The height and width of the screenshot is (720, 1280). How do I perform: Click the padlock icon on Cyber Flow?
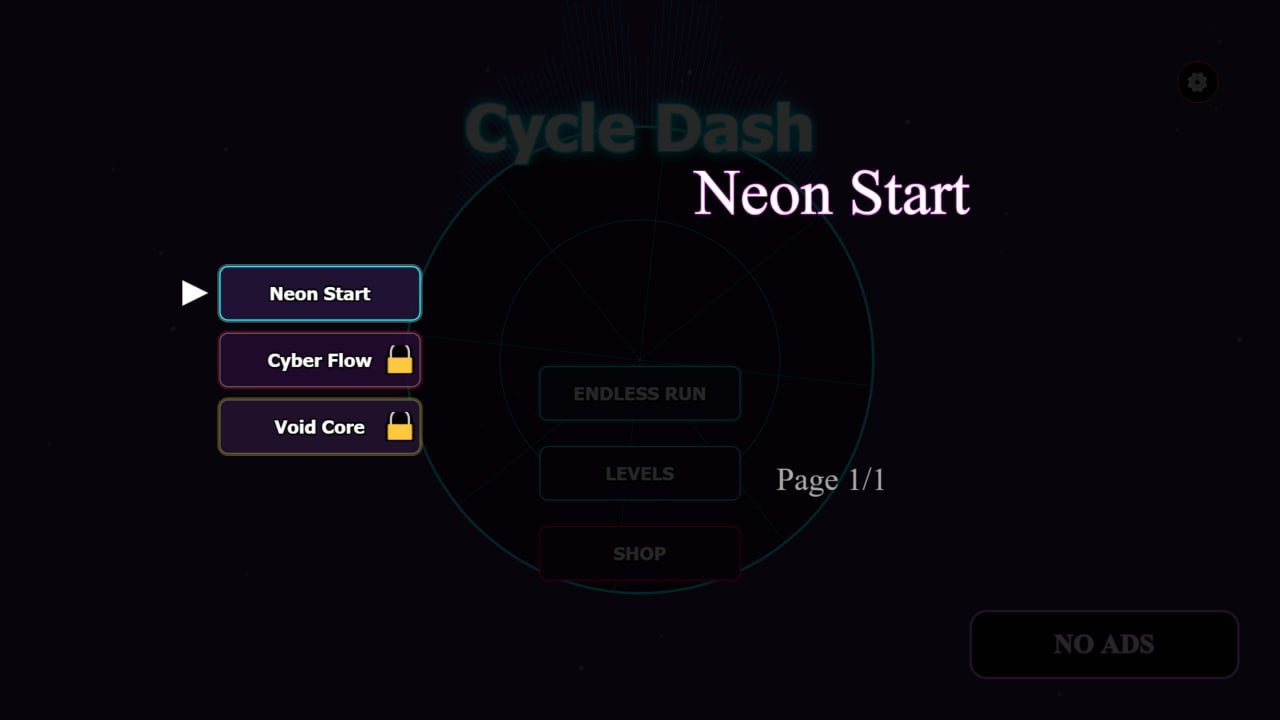400,360
